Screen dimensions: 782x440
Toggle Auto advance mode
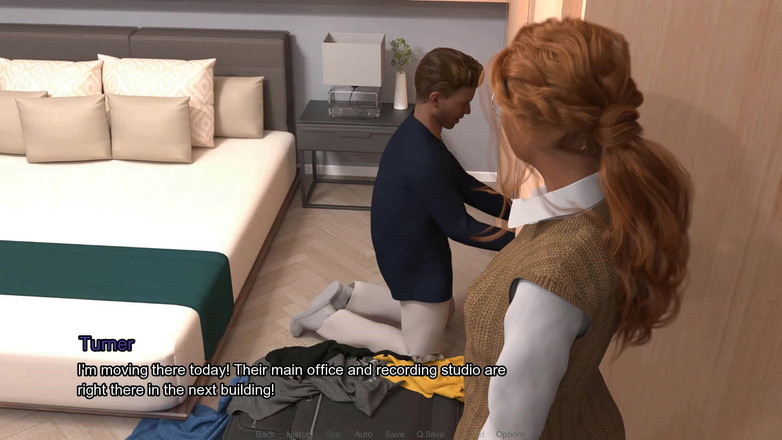pyautogui.click(x=363, y=434)
